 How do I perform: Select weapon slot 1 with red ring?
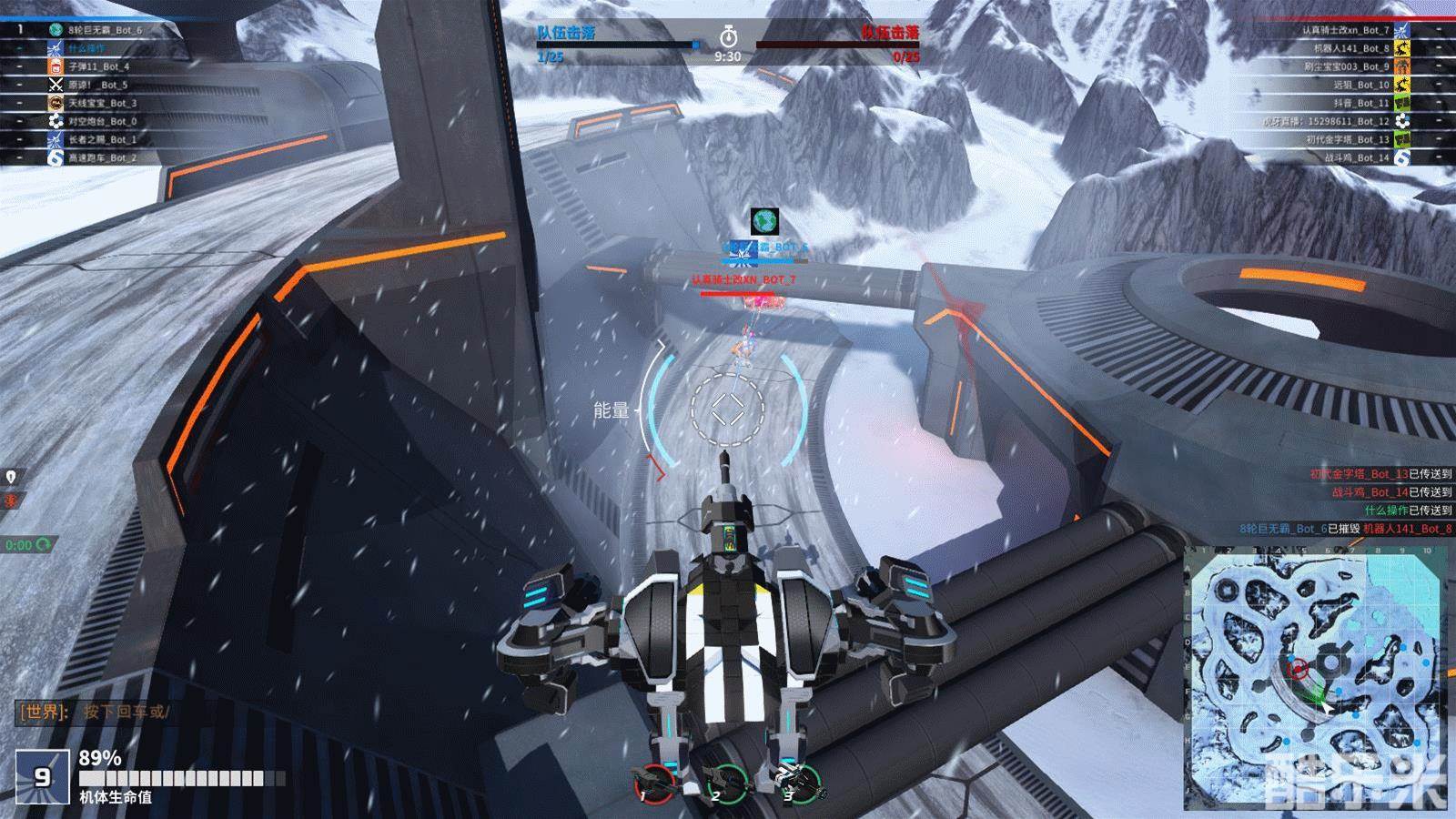click(x=652, y=781)
